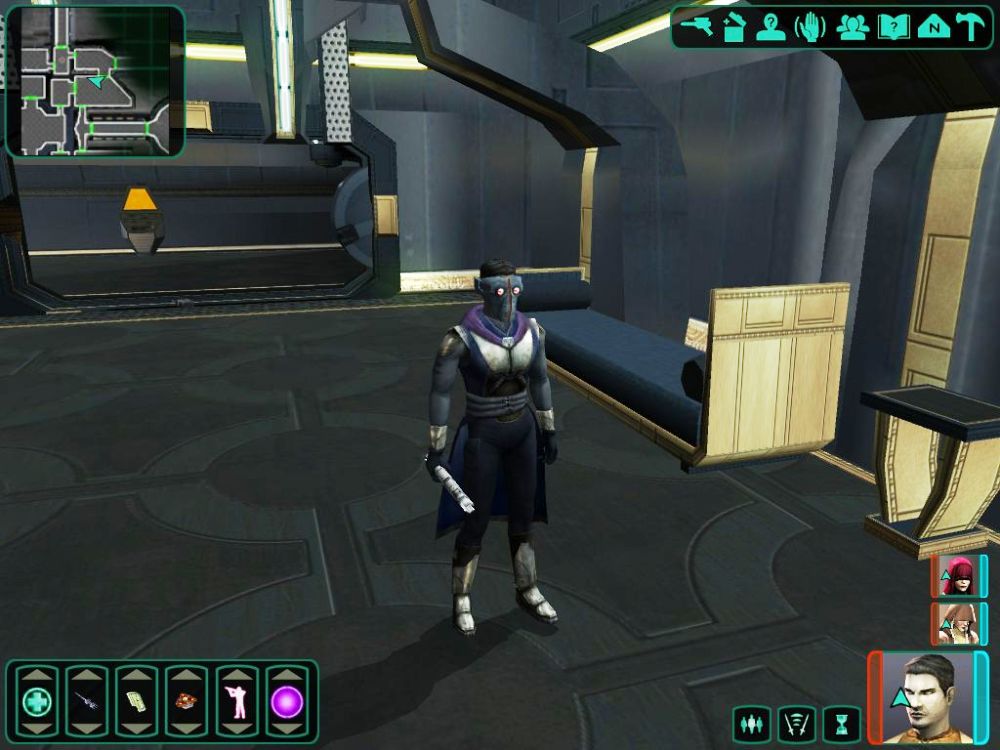1000x750 pixels.
Task: Click the minimap
Action: click(x=95, y=81)
